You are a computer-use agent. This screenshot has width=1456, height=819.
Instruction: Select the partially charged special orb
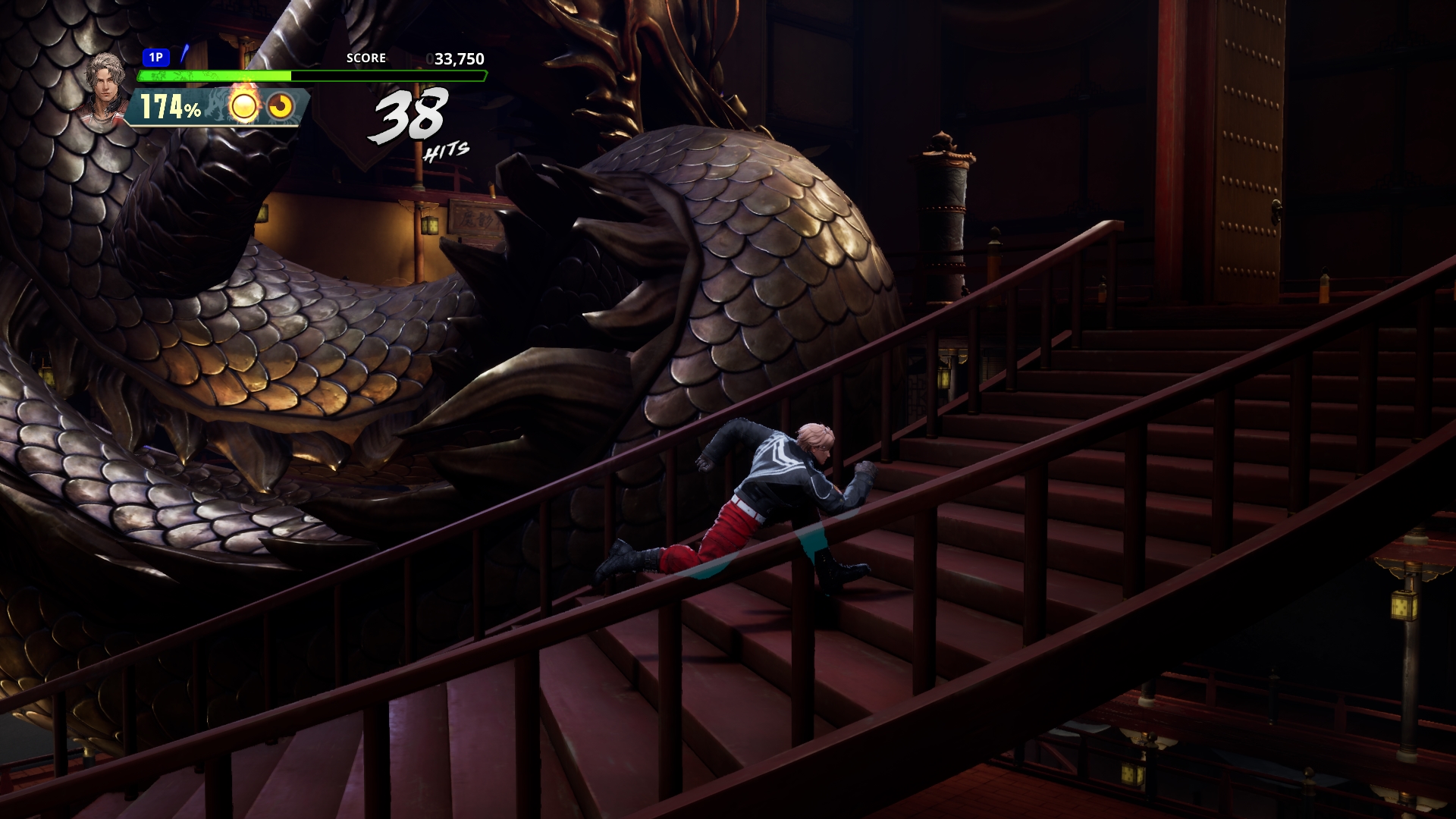pyautogui.click(x=281, y=107)
